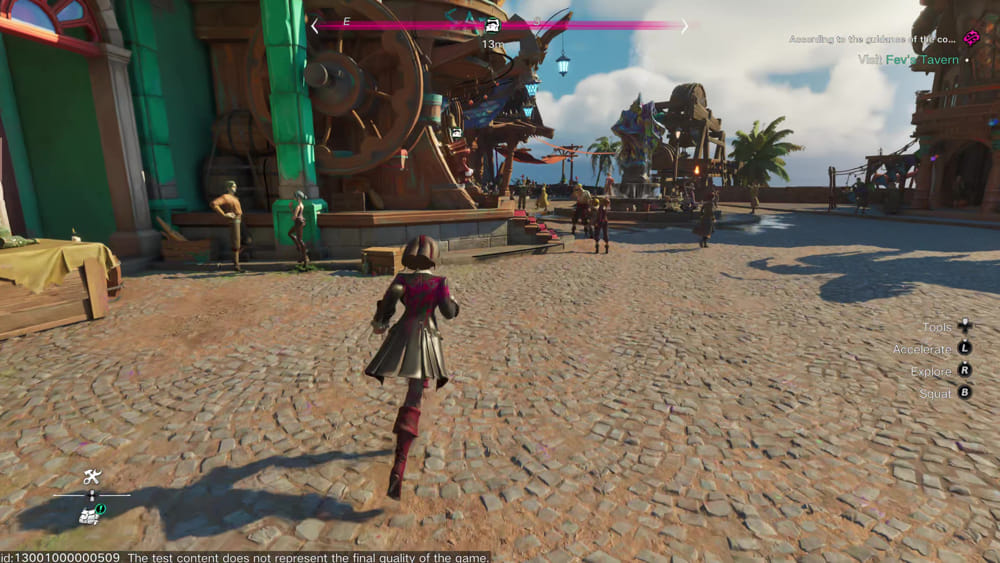
Task: Open the crossed hammer and wrench tools icon
Action: [x=92, y=477]
